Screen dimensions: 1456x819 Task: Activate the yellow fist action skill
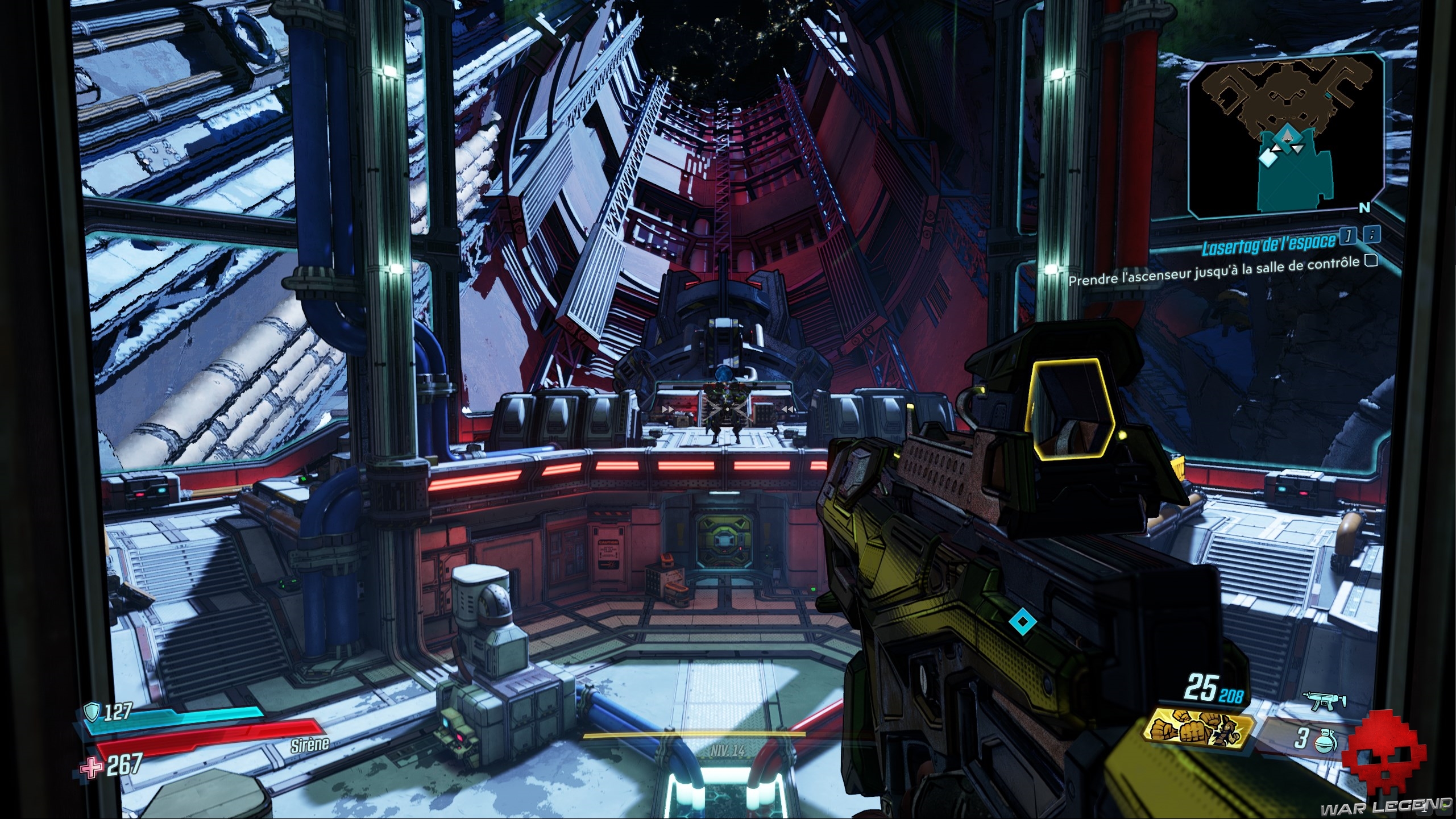coord(1200,729)
